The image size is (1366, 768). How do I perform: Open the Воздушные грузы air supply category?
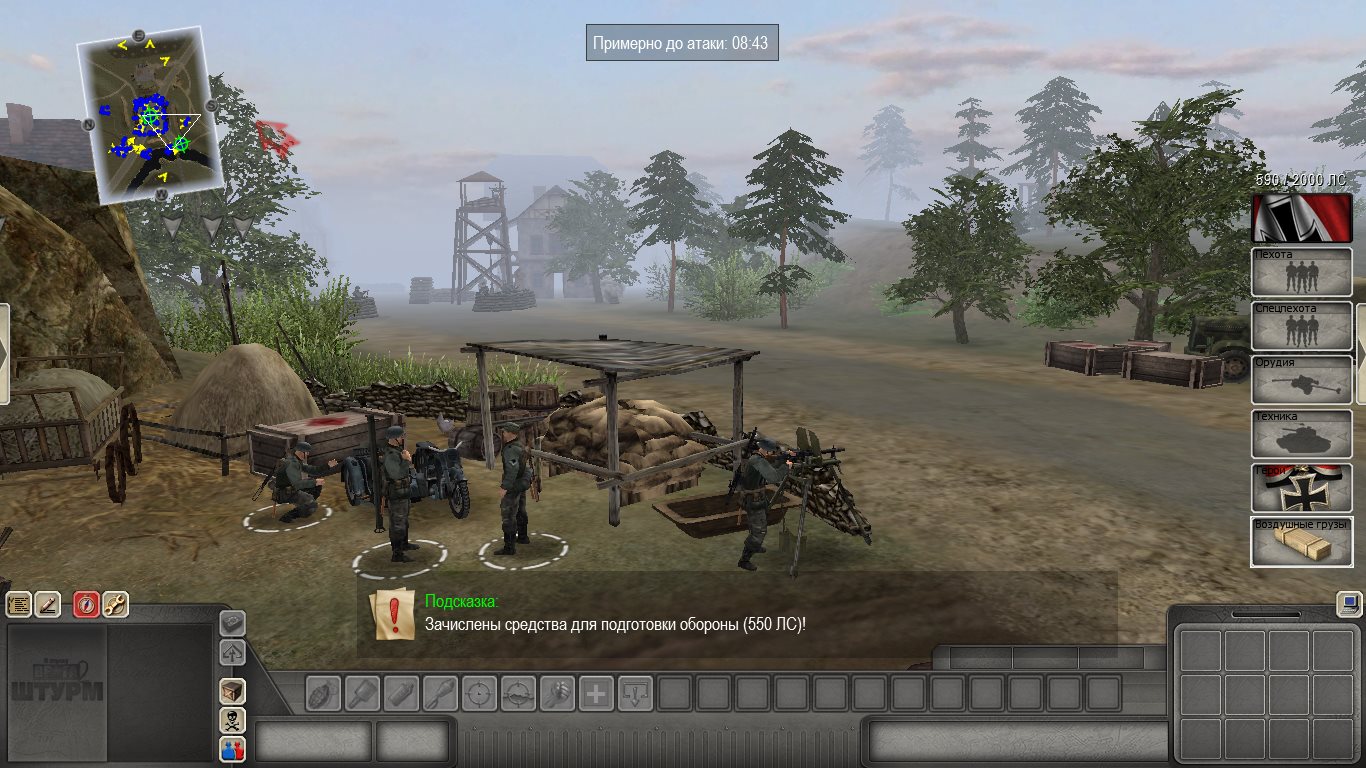coord(1301,541)
